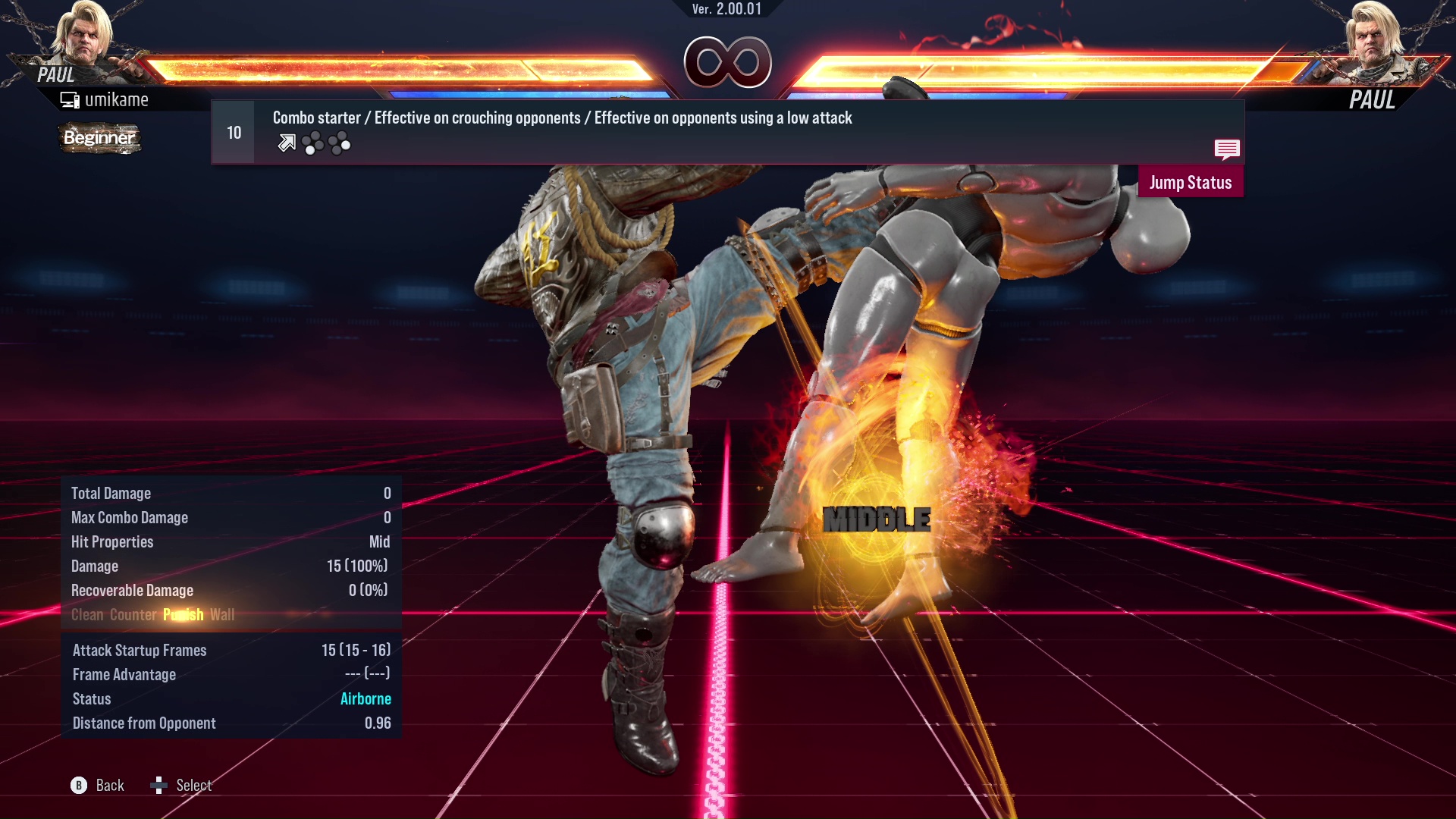The image size is (1456, 819).
Task: Select the Punish indicator label
Action: (x=183, y=615)
